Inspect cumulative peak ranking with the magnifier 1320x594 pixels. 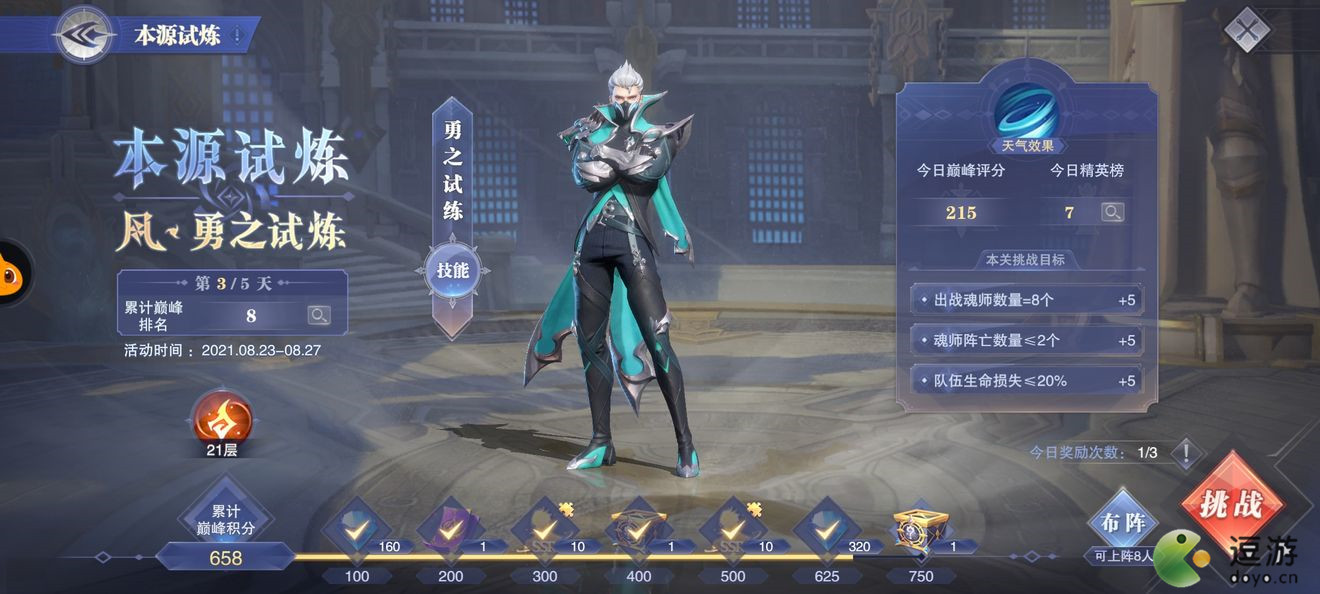(x=319, y=316)
